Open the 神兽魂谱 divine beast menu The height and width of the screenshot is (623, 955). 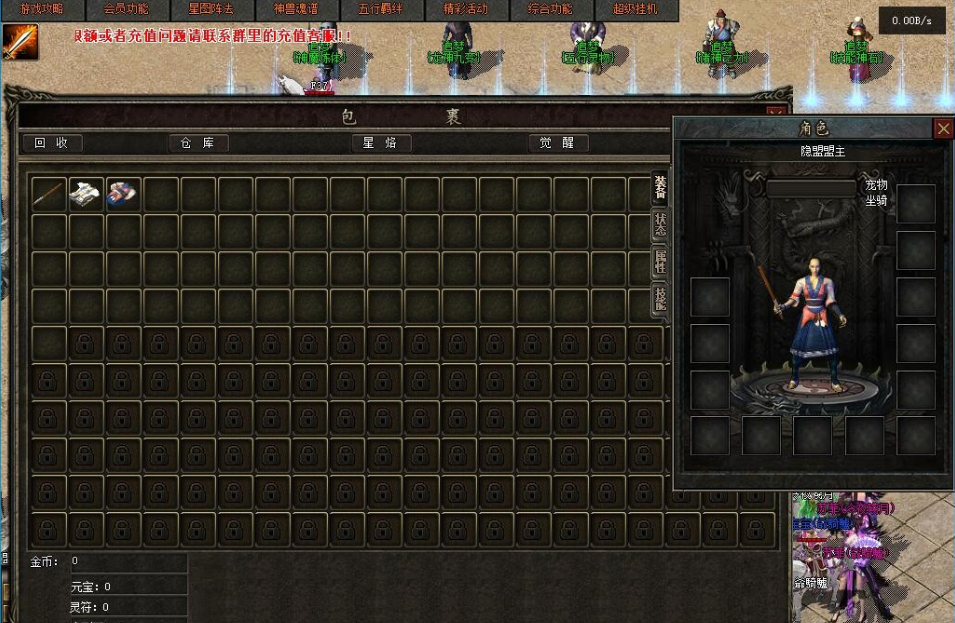(x=296, y=9)
